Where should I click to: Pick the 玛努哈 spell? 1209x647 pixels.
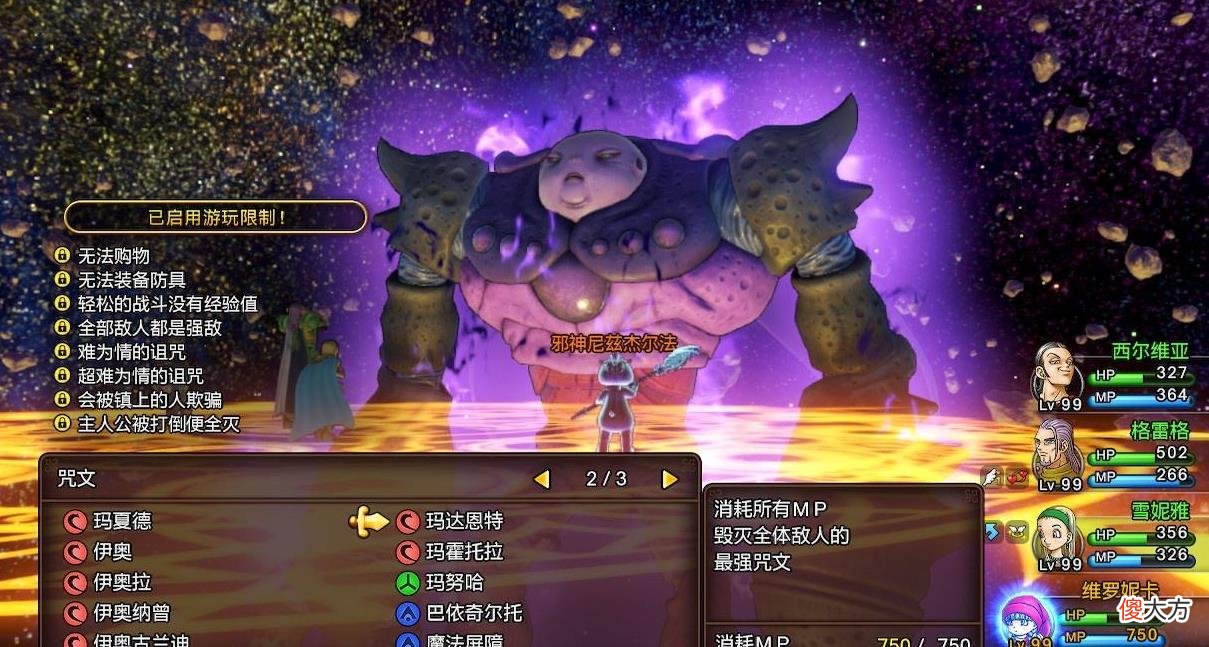click(x=454, y=582)
